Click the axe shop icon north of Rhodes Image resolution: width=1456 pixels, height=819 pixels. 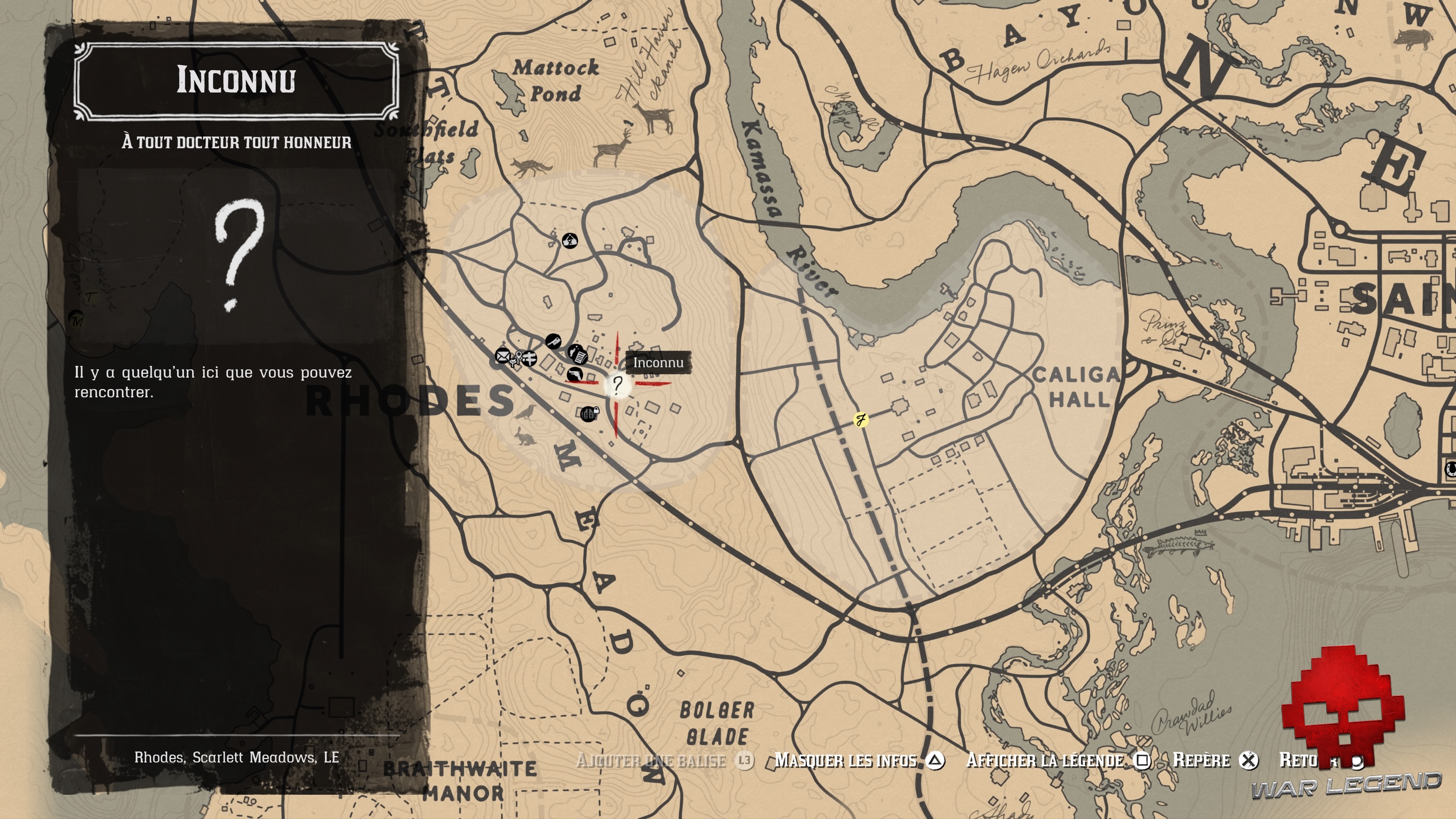click(x=553, y=342)
